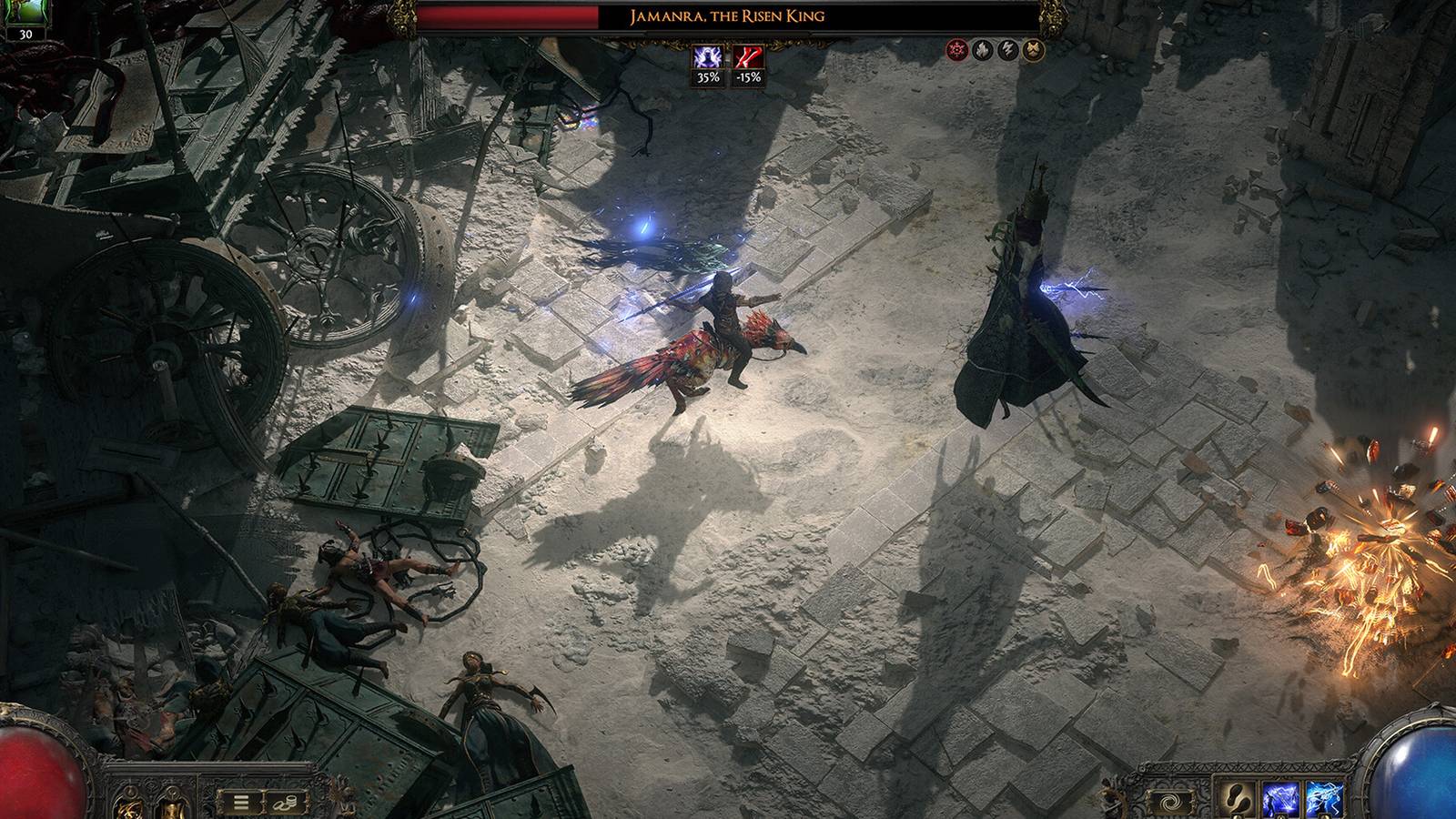Click the chaos resistance status icon

(x=958, y=49)
